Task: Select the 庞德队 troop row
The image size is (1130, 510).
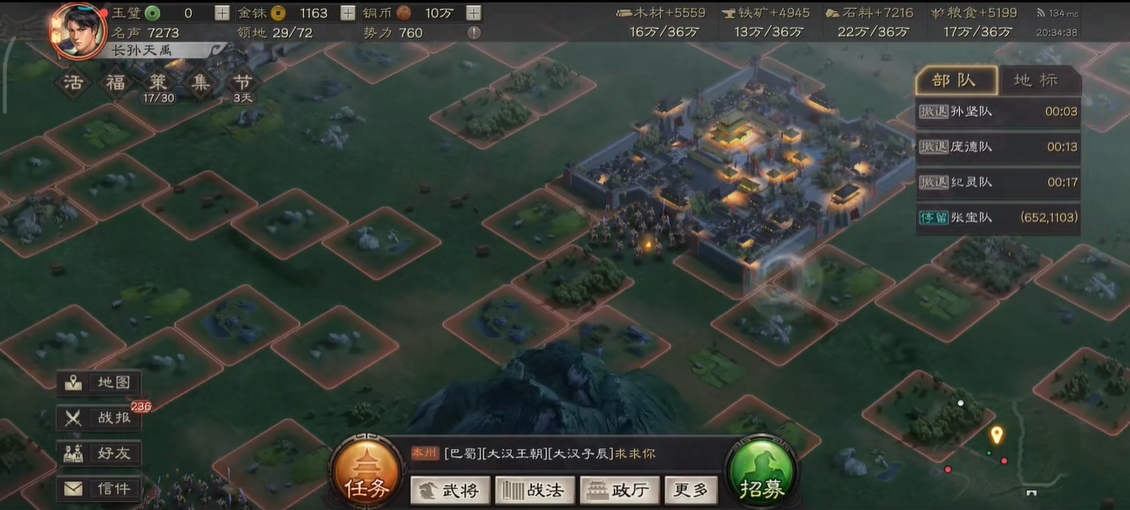Action: point(998,147)
